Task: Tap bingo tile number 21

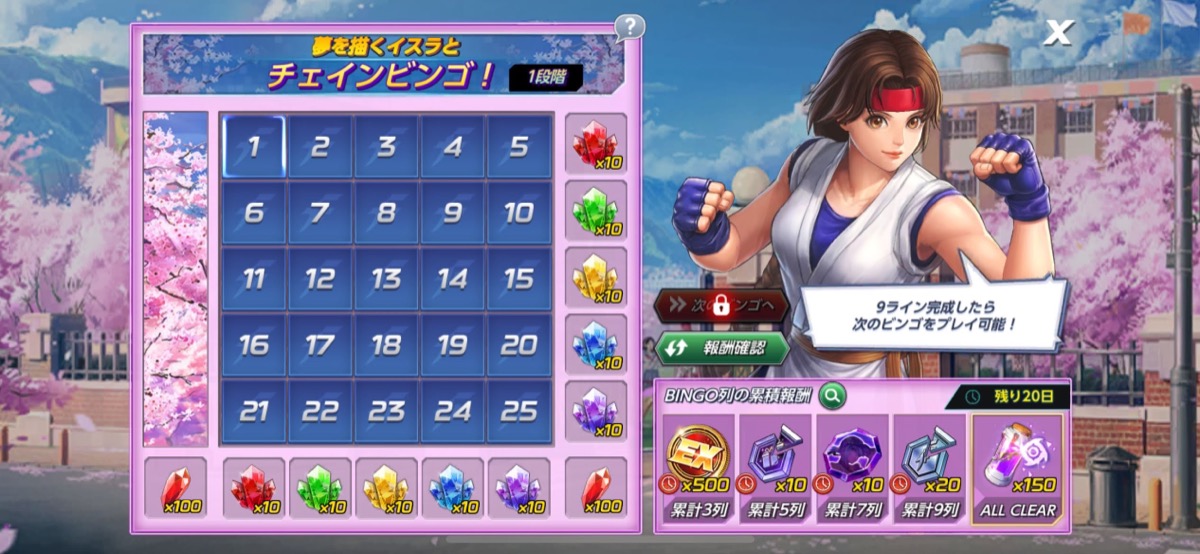Action: click(253, 411)
